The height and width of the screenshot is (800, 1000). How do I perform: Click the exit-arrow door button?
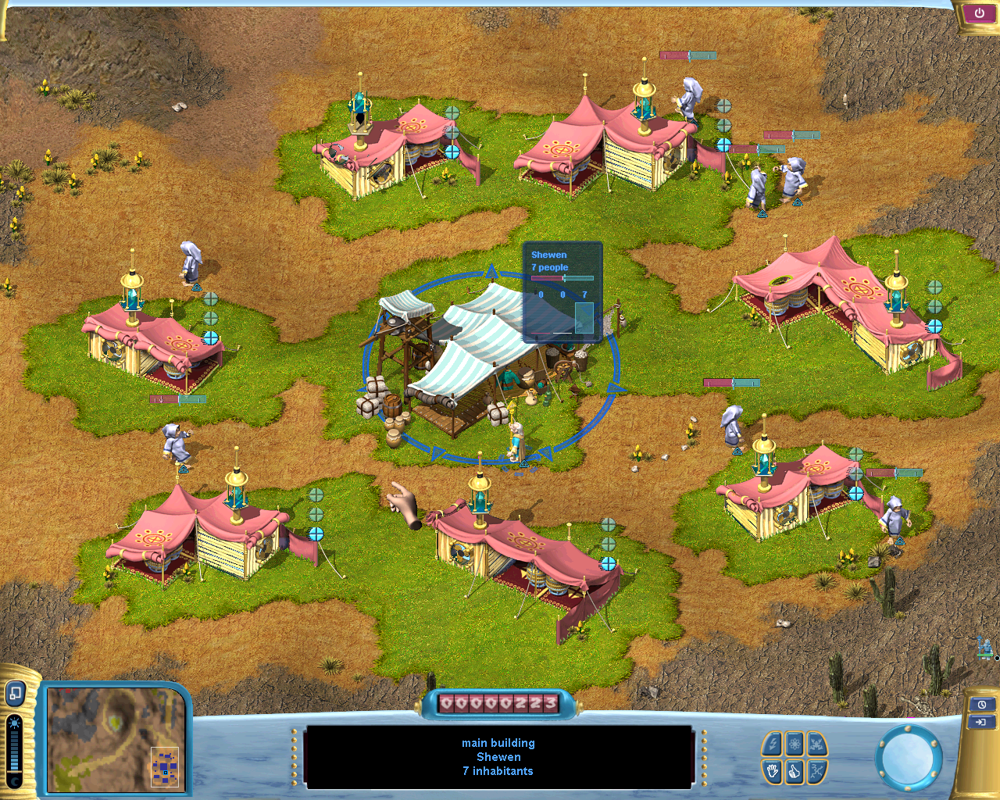982,721
